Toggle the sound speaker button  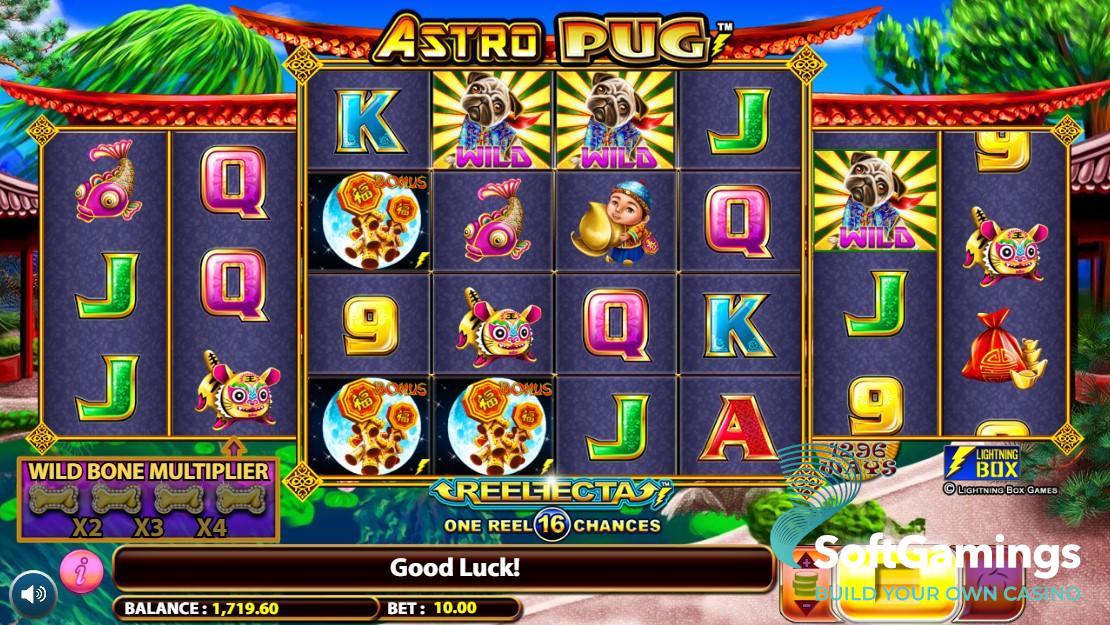pyautogui.click(x=34, y=594)
